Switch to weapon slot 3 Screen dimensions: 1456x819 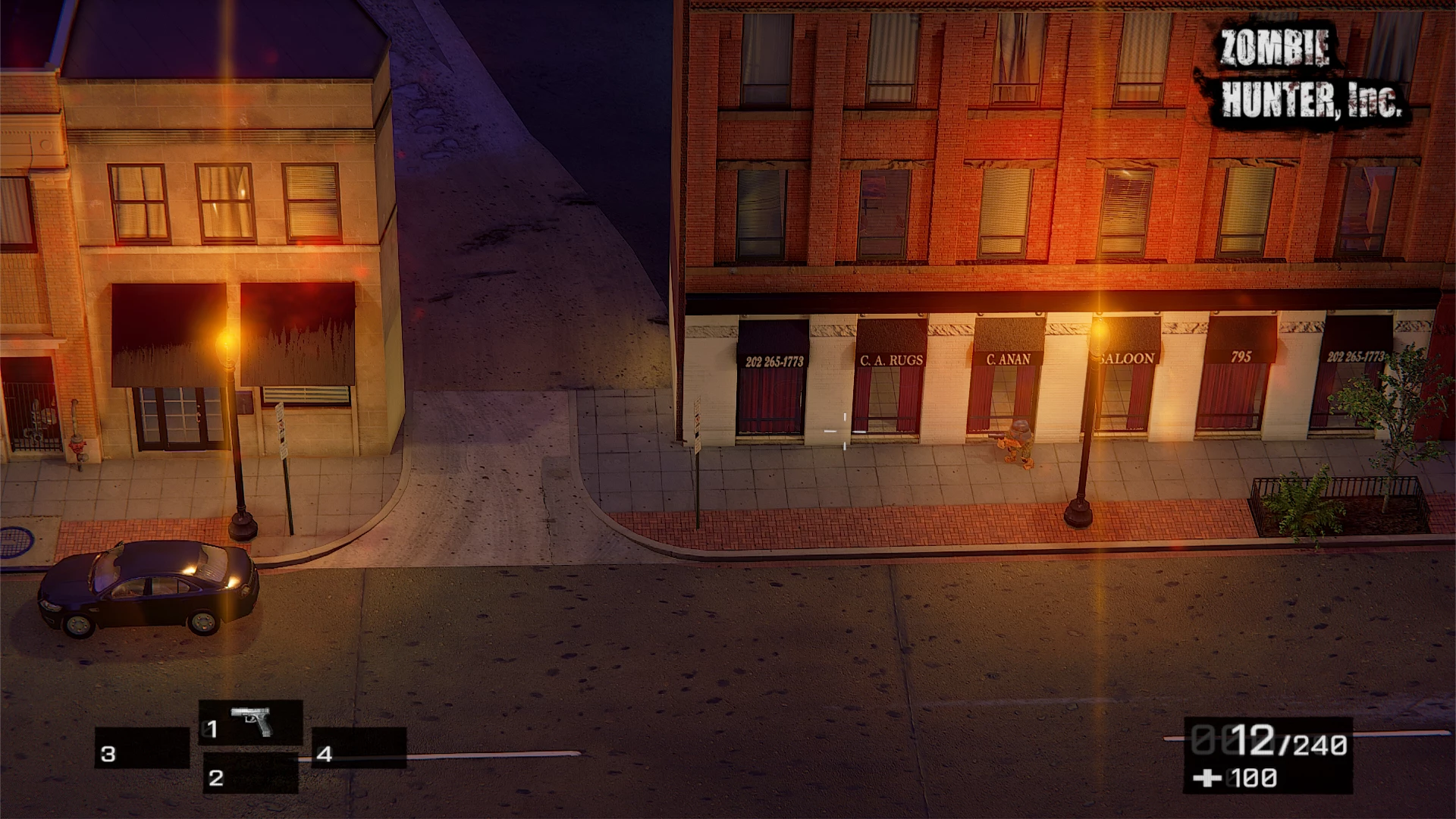[142, 748]
